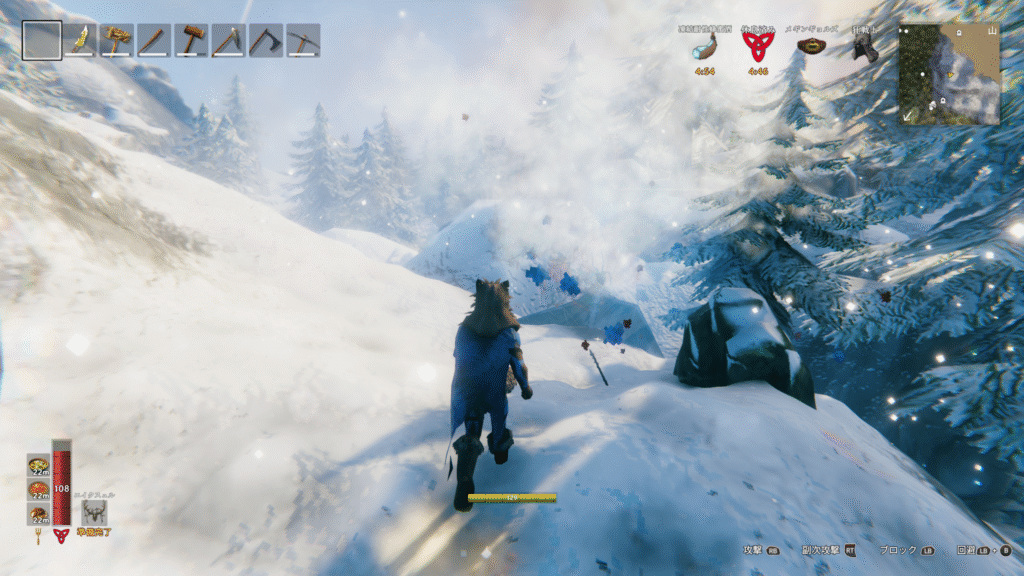The width and height of the screenshot is (1024, 576).
Task: Equip the pickaxe from the hotbar
Action: pos(303,40)
